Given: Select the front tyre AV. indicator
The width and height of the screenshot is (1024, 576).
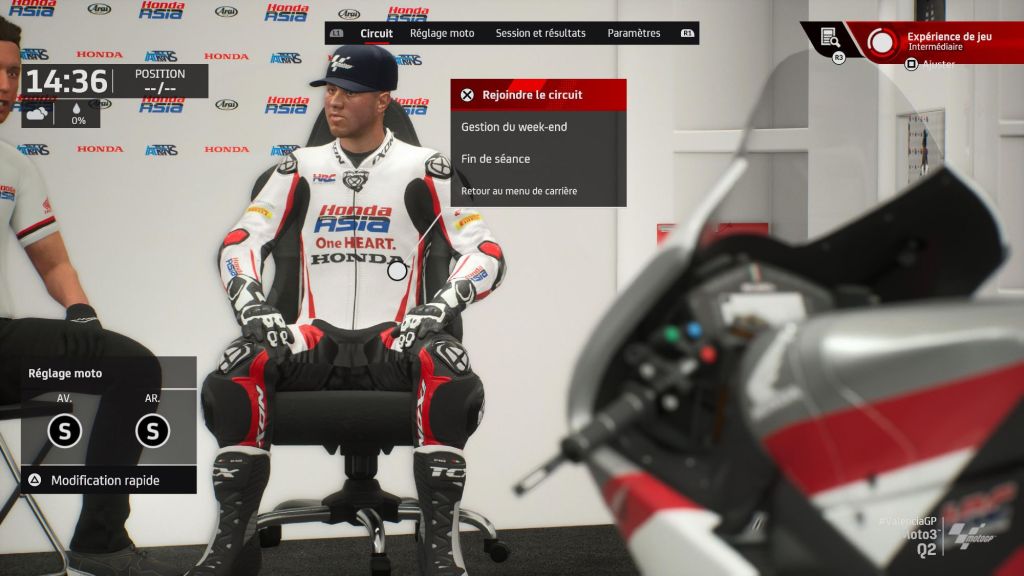Looking at the screenshot, I should [x=65, y=431].
